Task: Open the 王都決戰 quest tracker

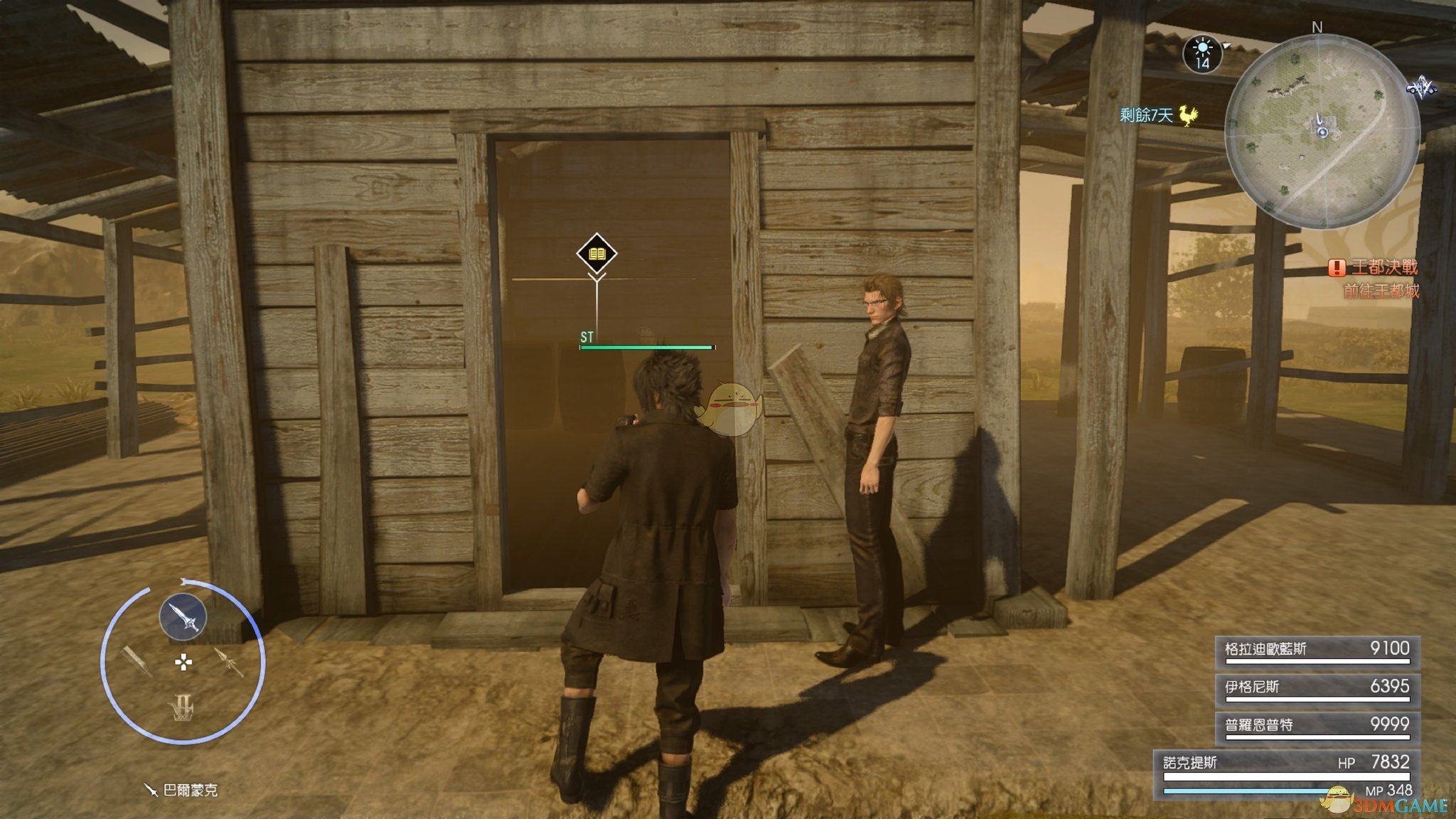Action: pos(1374,268)
